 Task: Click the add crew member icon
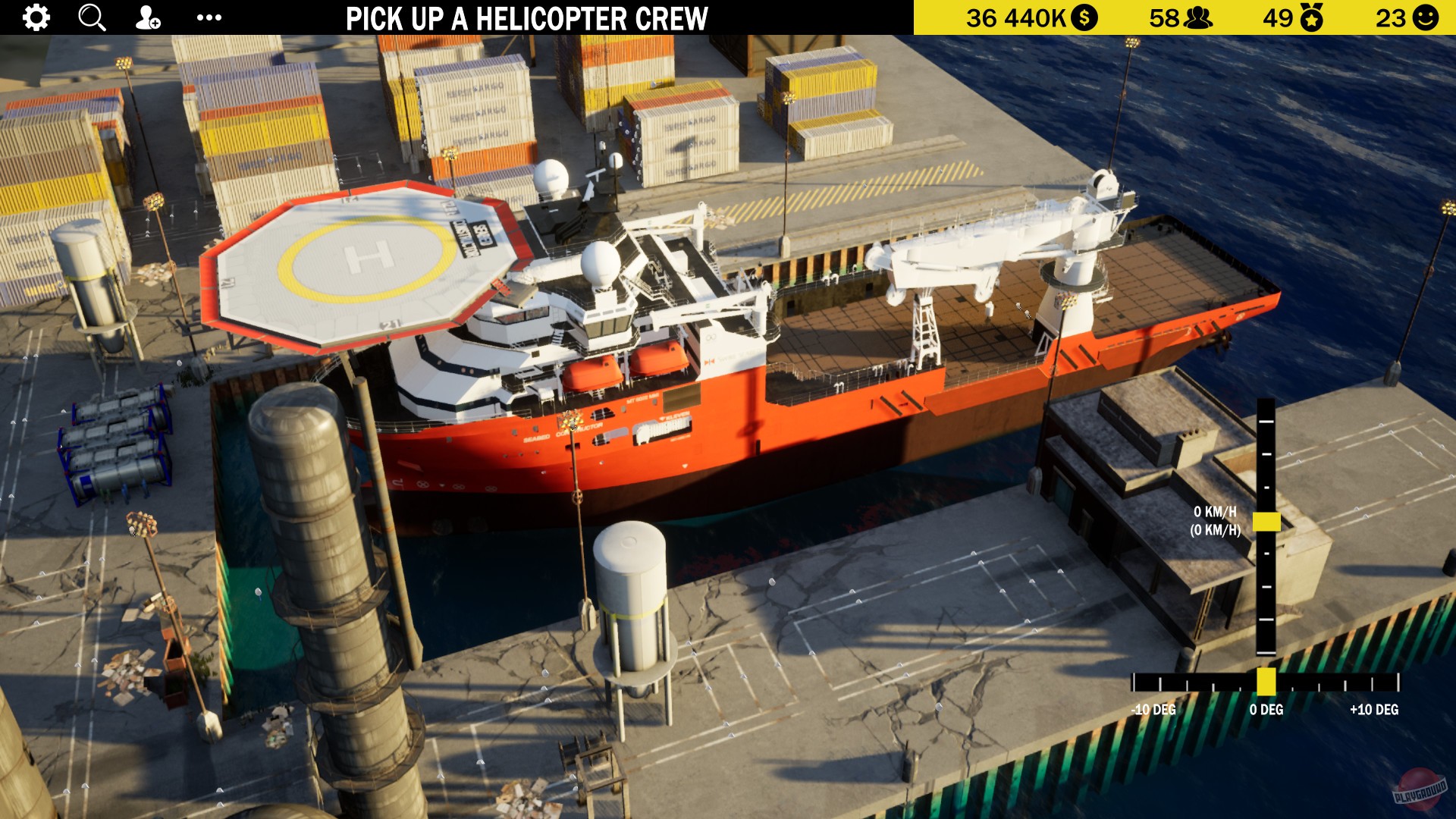point(147,17)
